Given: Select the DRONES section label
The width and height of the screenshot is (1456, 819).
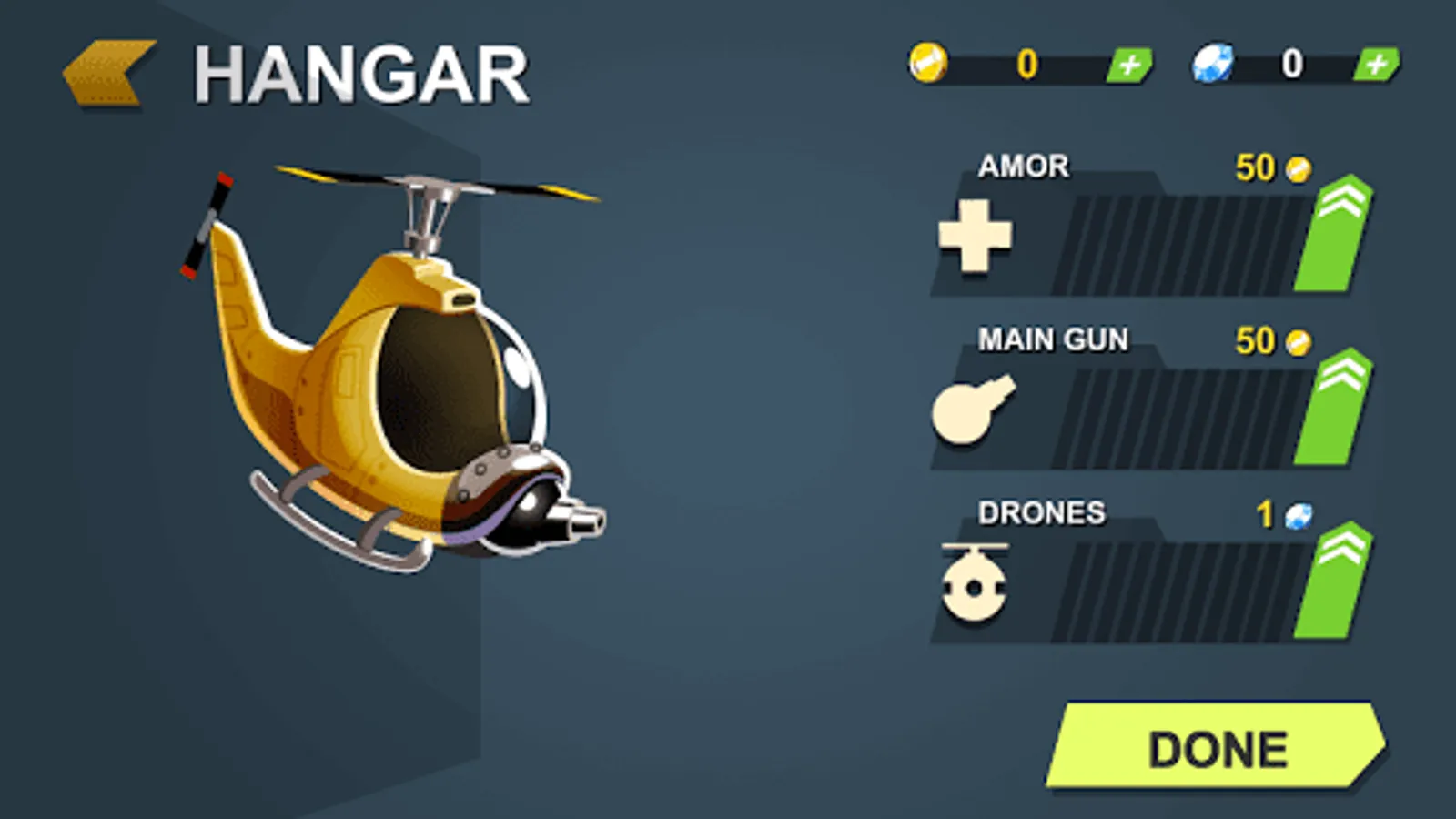Looking at the screenshot, I should (1040, 514).
